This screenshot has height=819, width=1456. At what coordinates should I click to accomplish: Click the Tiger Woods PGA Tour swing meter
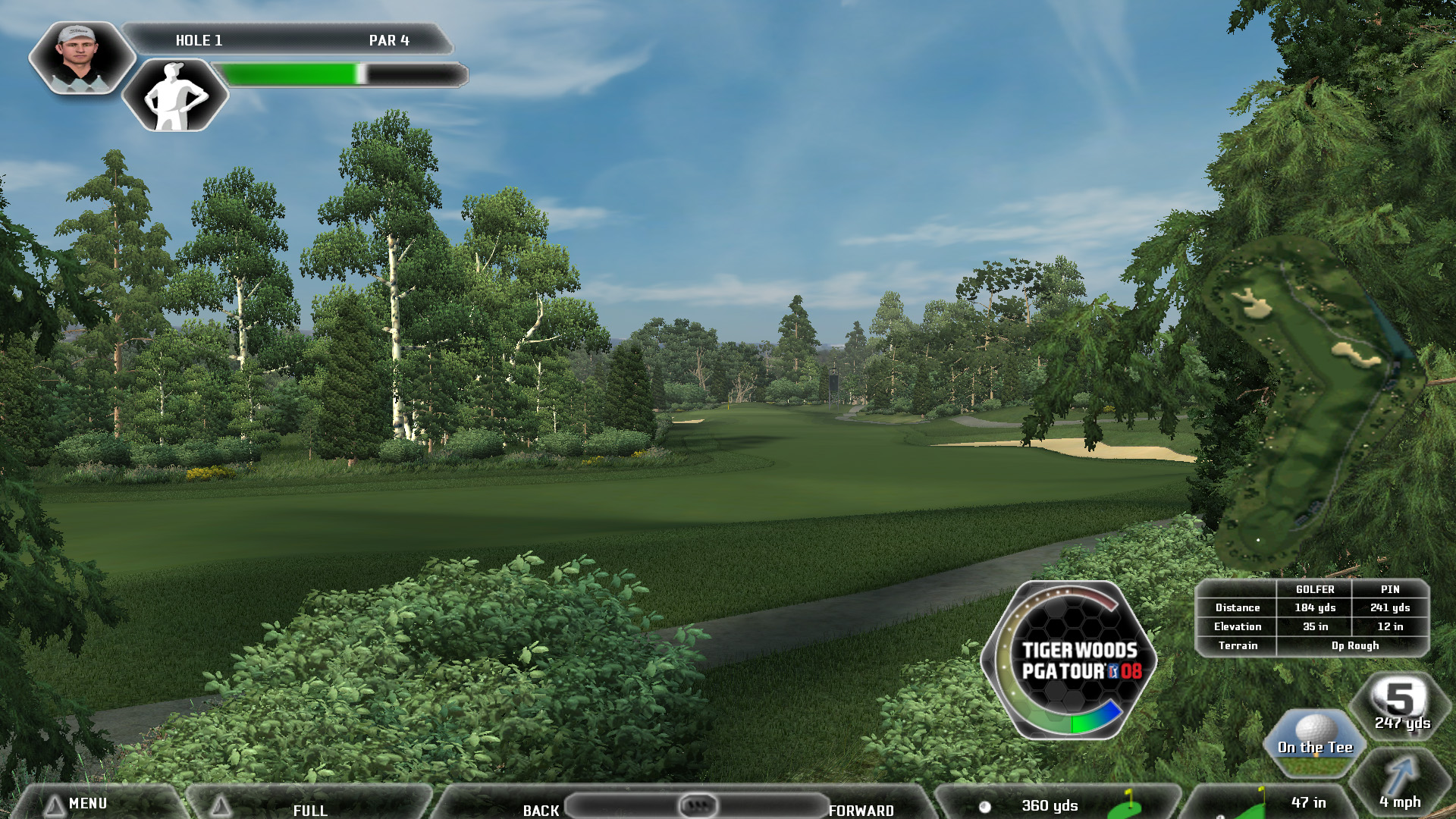coord(1069,660)
